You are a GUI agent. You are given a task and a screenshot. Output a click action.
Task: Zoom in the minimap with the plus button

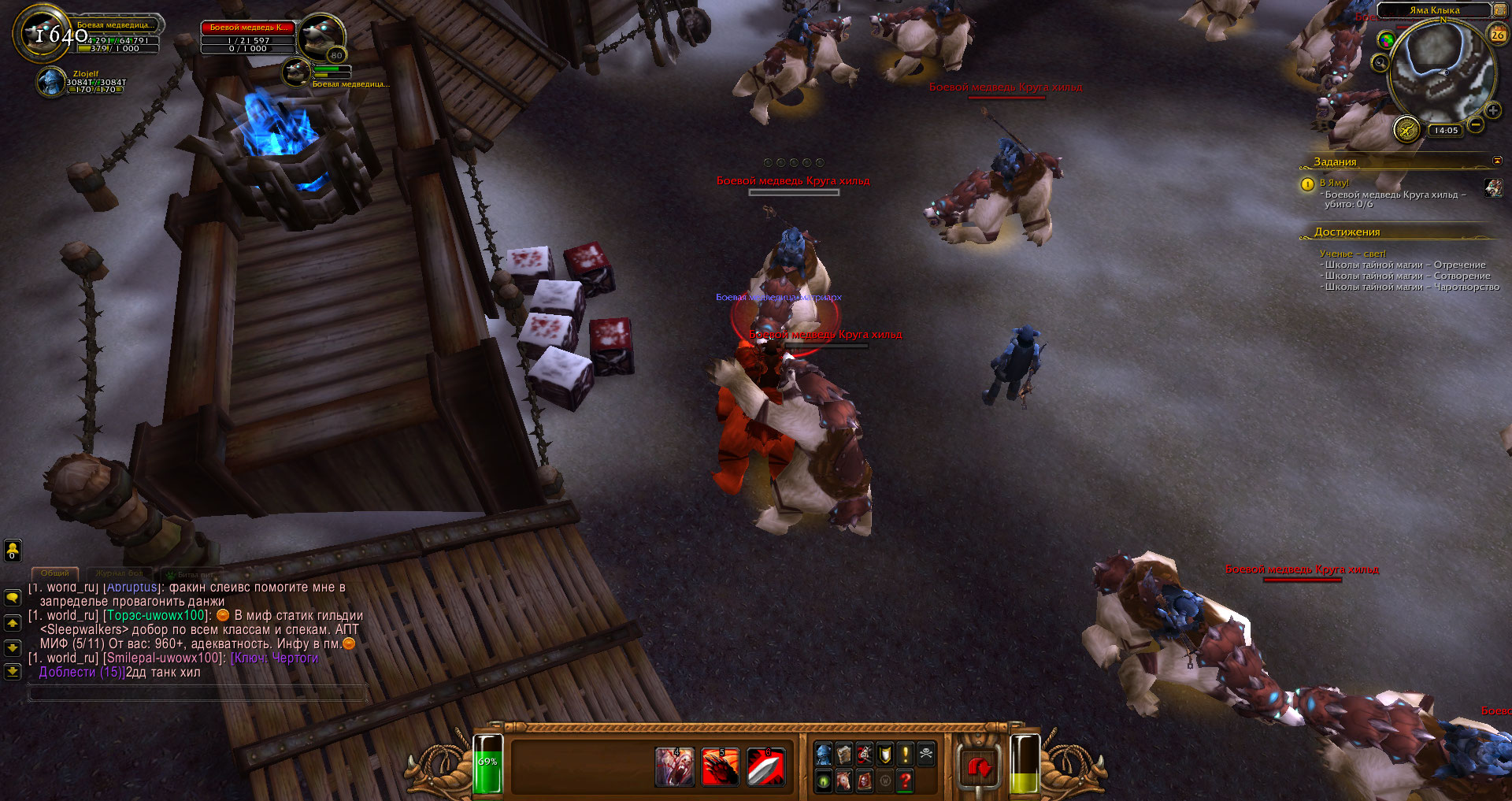1492,111
